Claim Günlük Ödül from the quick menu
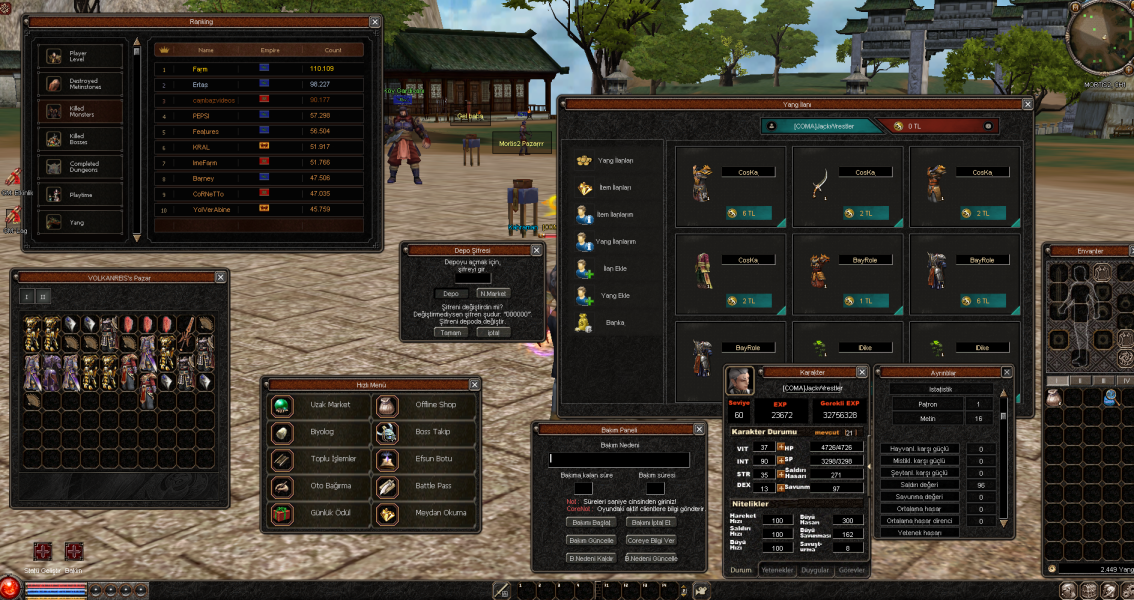The width and height of the screenshot is (1134, 600). click(315, 513)
